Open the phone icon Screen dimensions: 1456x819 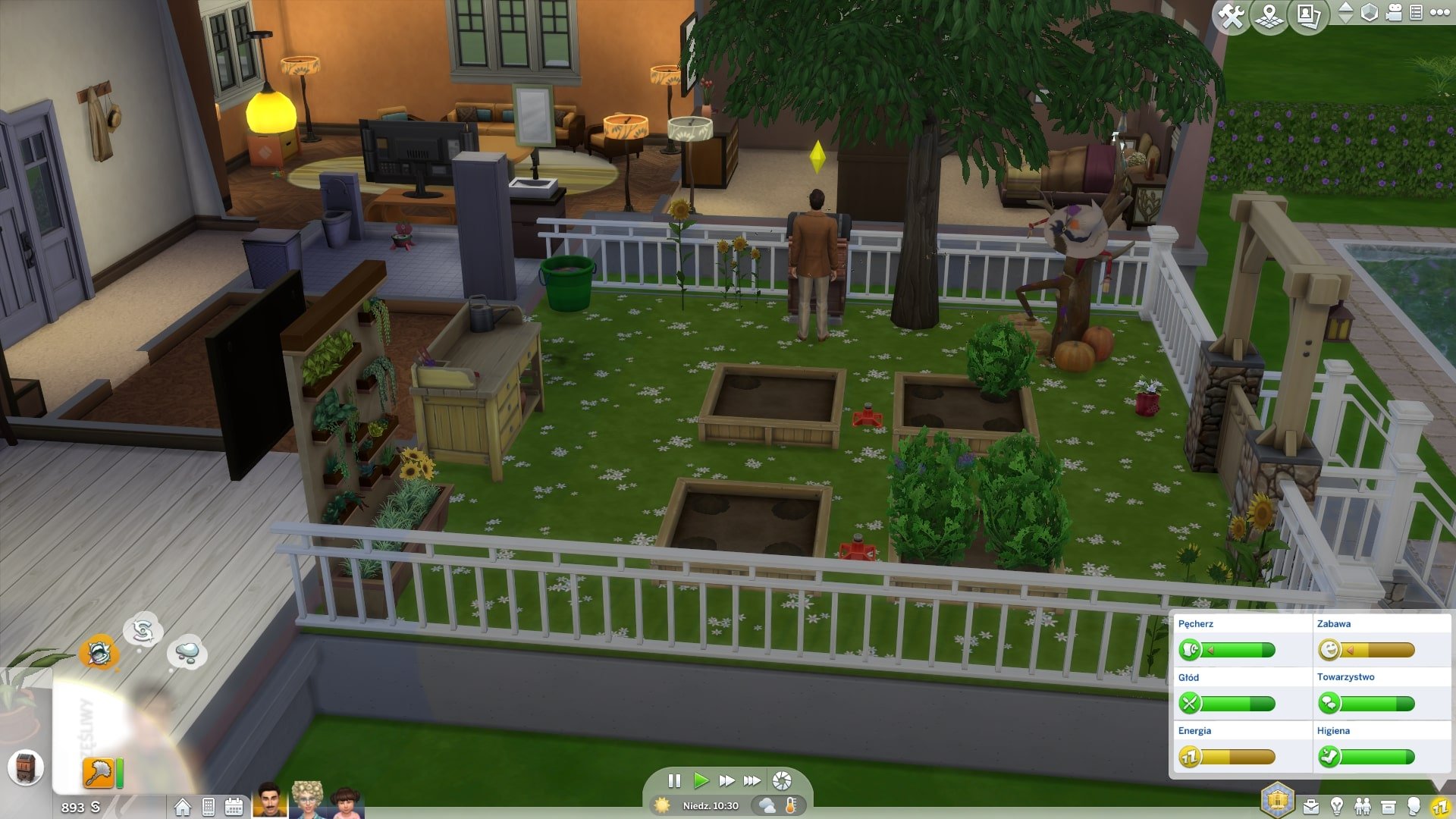tap(209, 807)
